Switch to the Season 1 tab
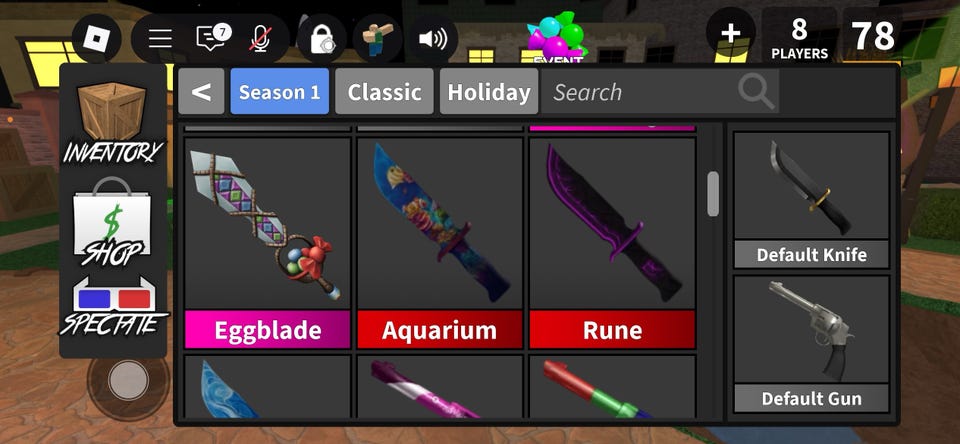 (279, 92)
